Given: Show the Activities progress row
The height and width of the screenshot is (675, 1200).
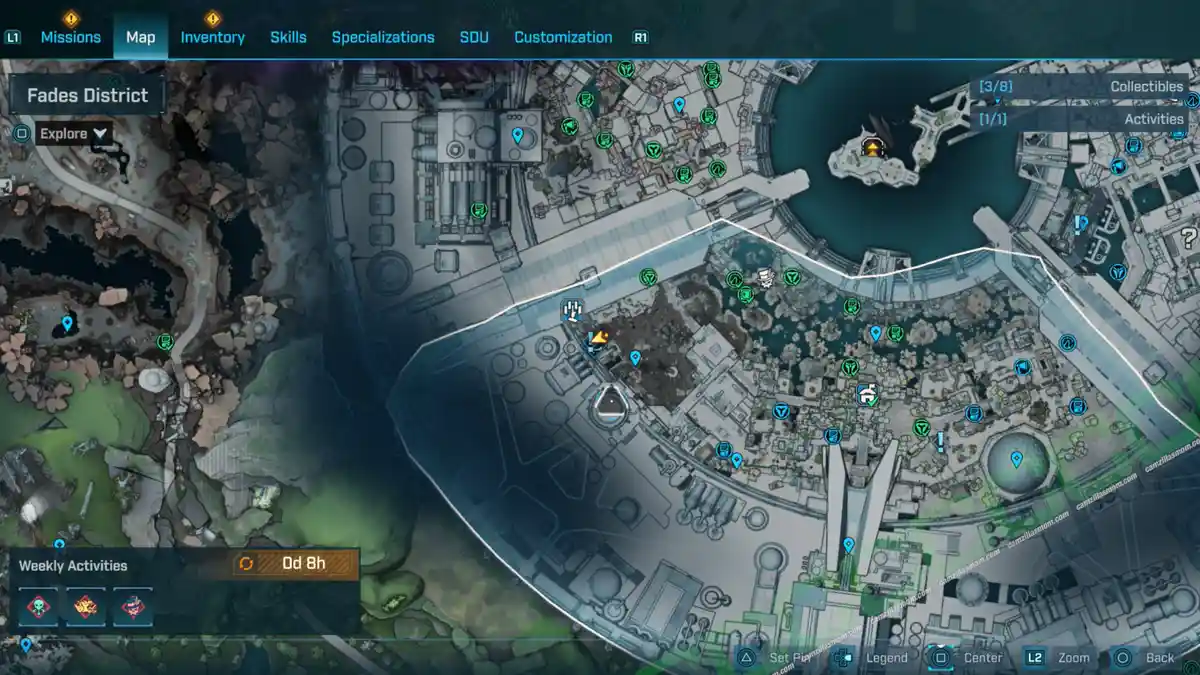Looking at the screenshot, I should coord(1082,119).
